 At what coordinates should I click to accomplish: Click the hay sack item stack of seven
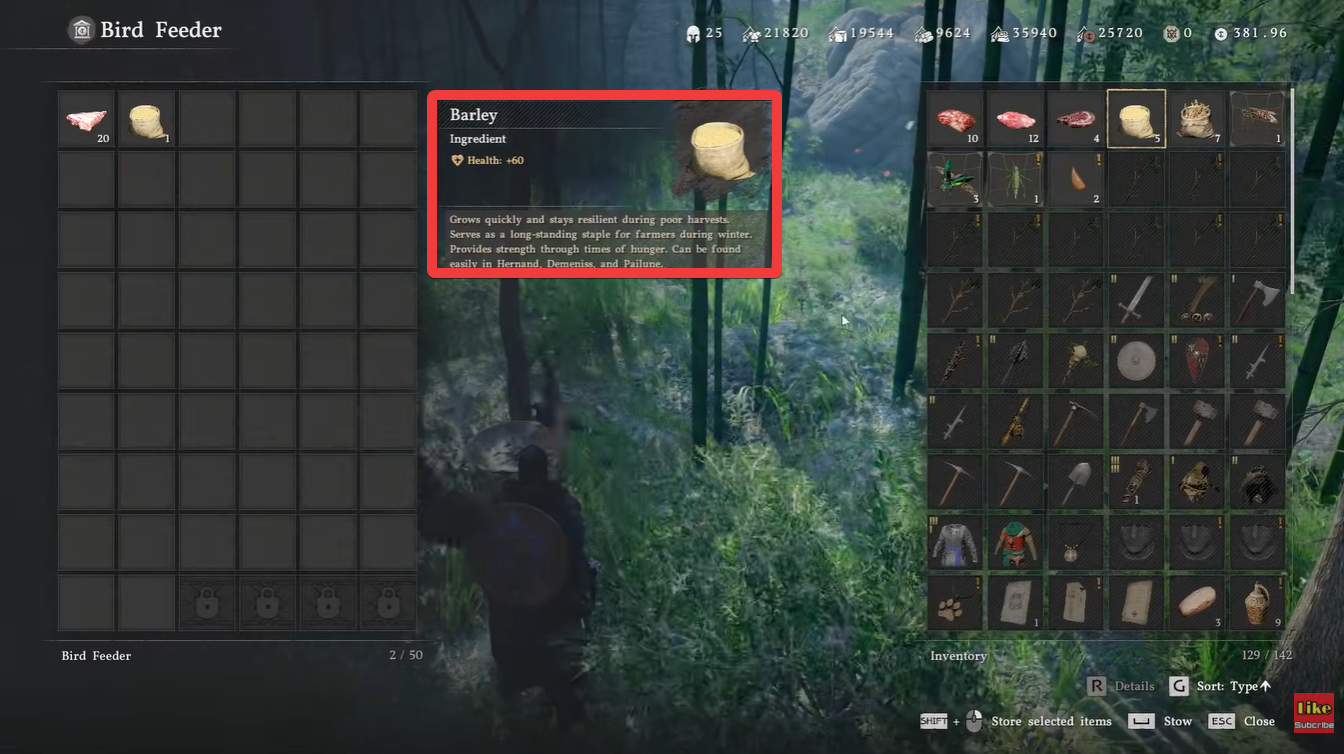[1195, 120]
